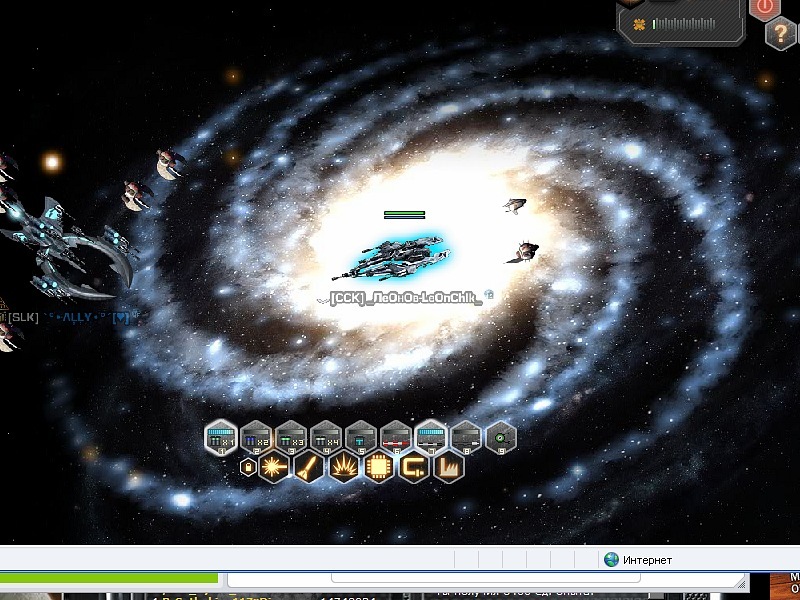Switch to the x3 laser ammo slot
This screenshot has height=600, width=800.
[x=290, y=436]
